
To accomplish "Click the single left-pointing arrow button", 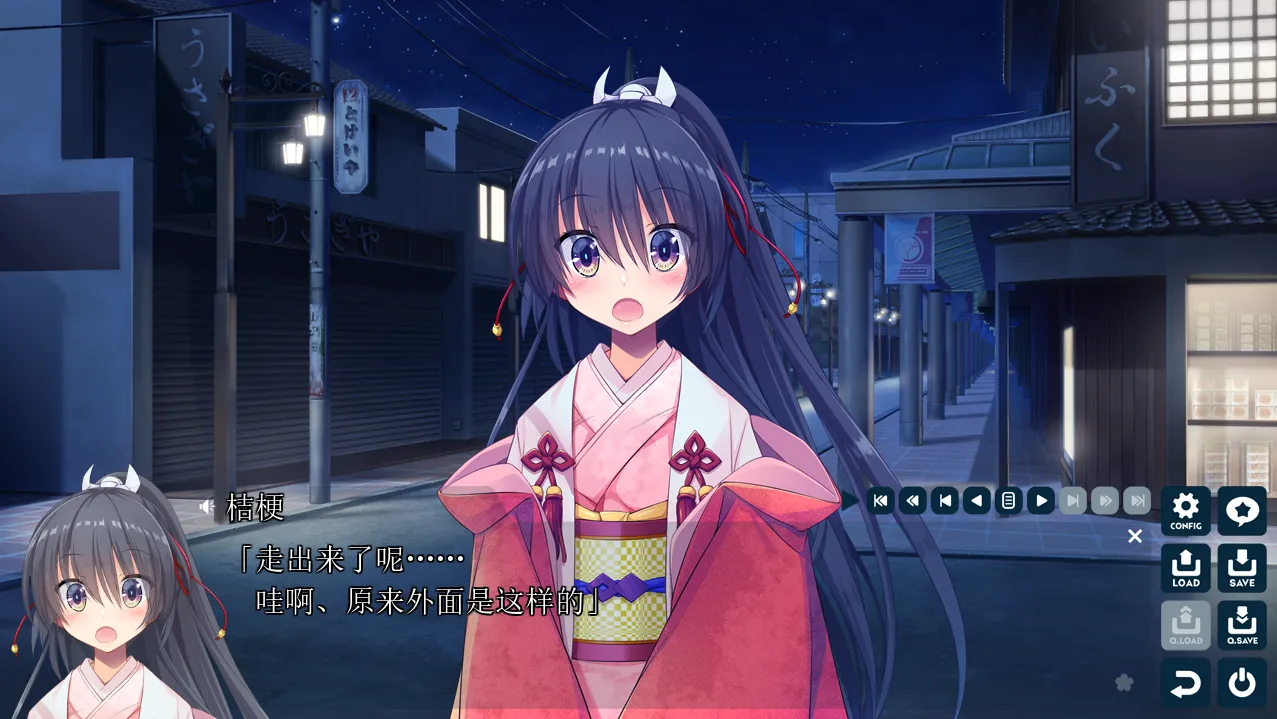I will (x=977, y=500).
